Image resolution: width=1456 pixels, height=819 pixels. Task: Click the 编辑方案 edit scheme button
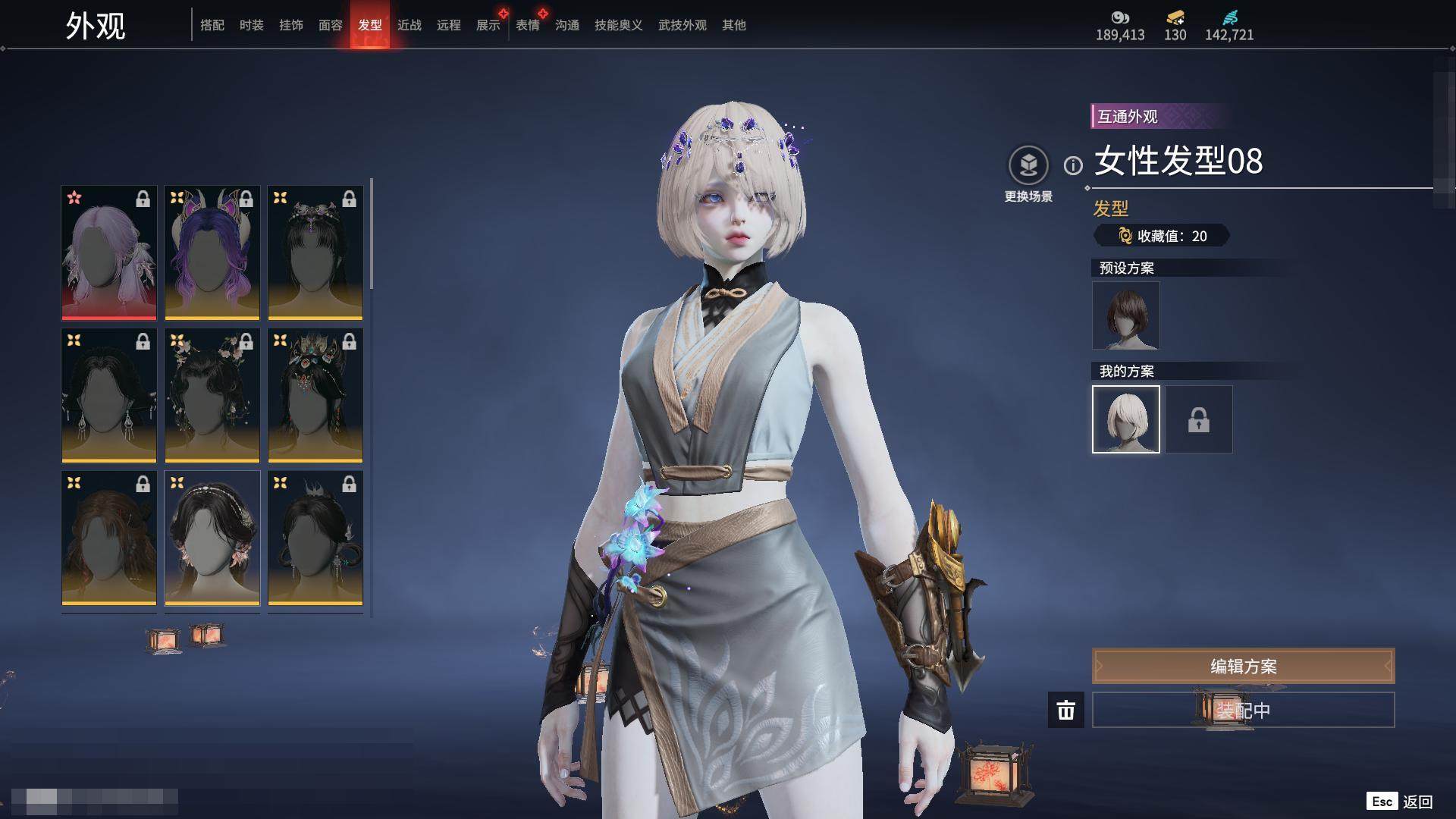pyautogui.click(x=1243, y=666)
